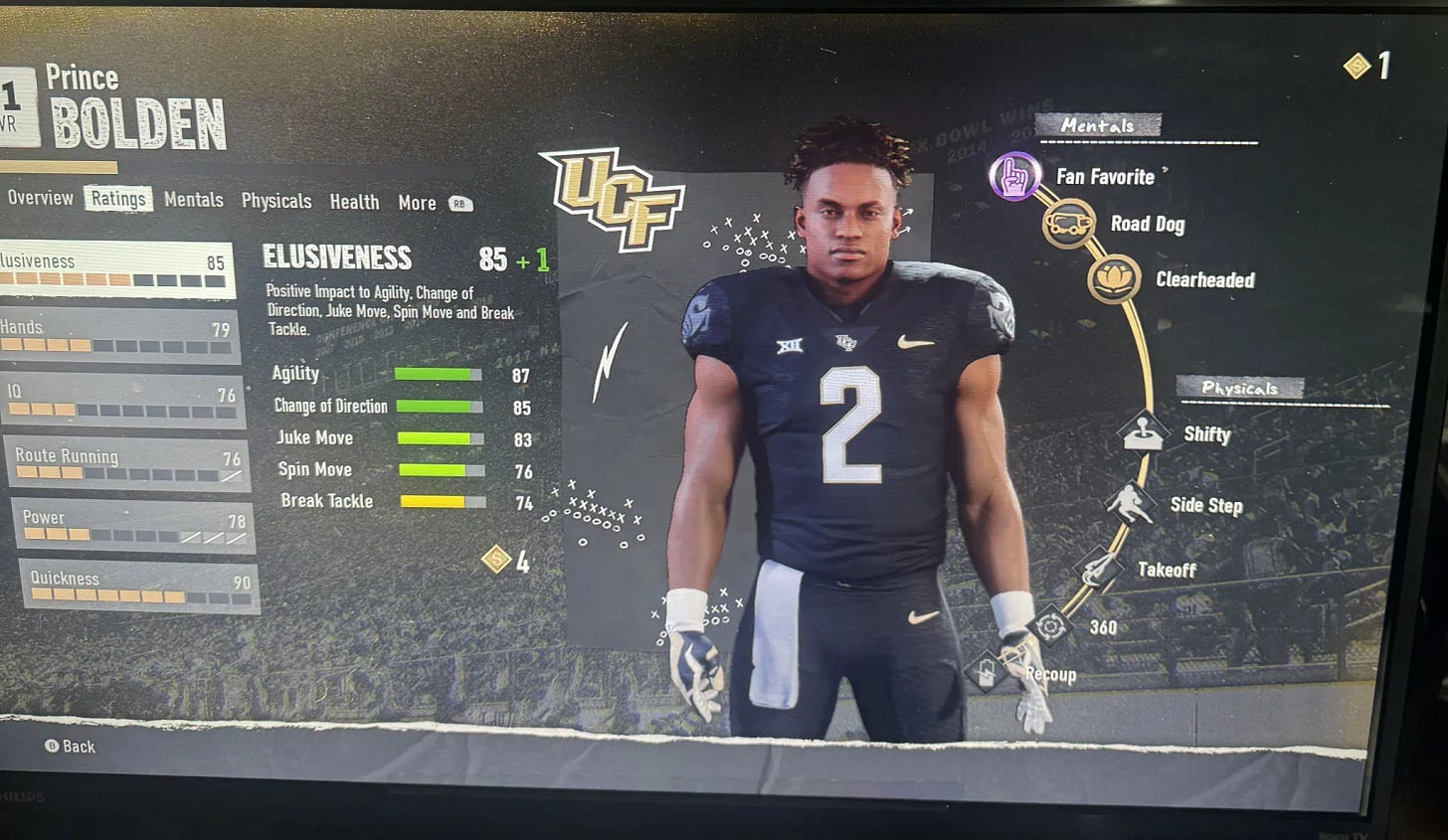Choose the More tab

point(417,203)
